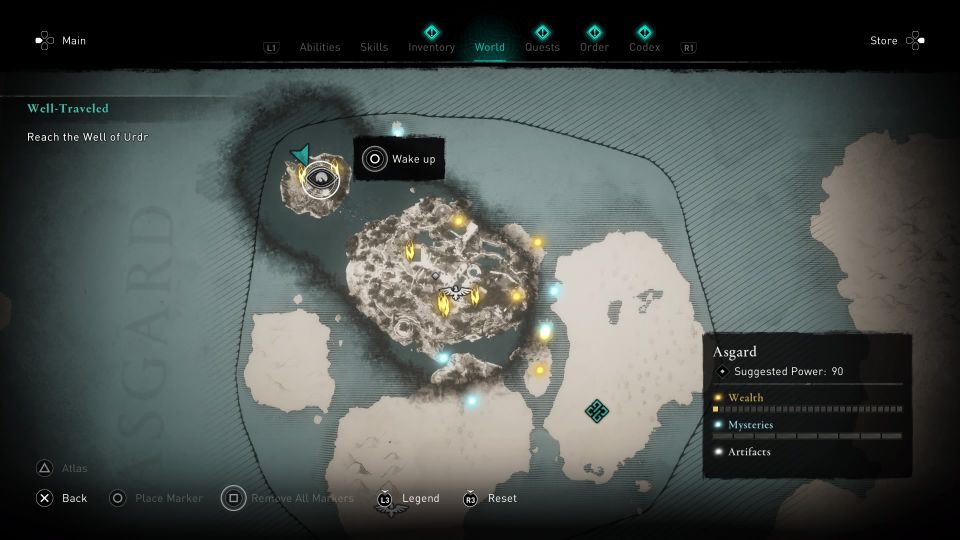Open the Skills tab

click(374, 47)
